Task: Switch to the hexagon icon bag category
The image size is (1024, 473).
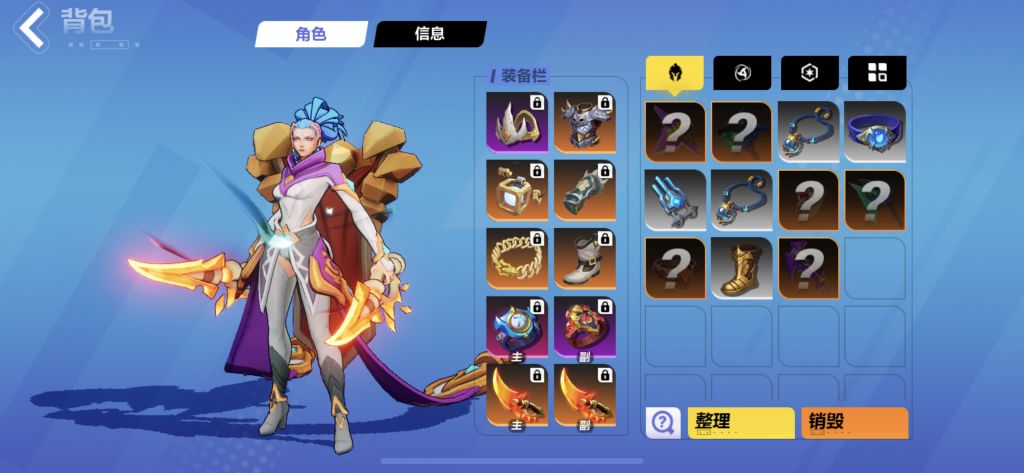Action: pos(810,72)
